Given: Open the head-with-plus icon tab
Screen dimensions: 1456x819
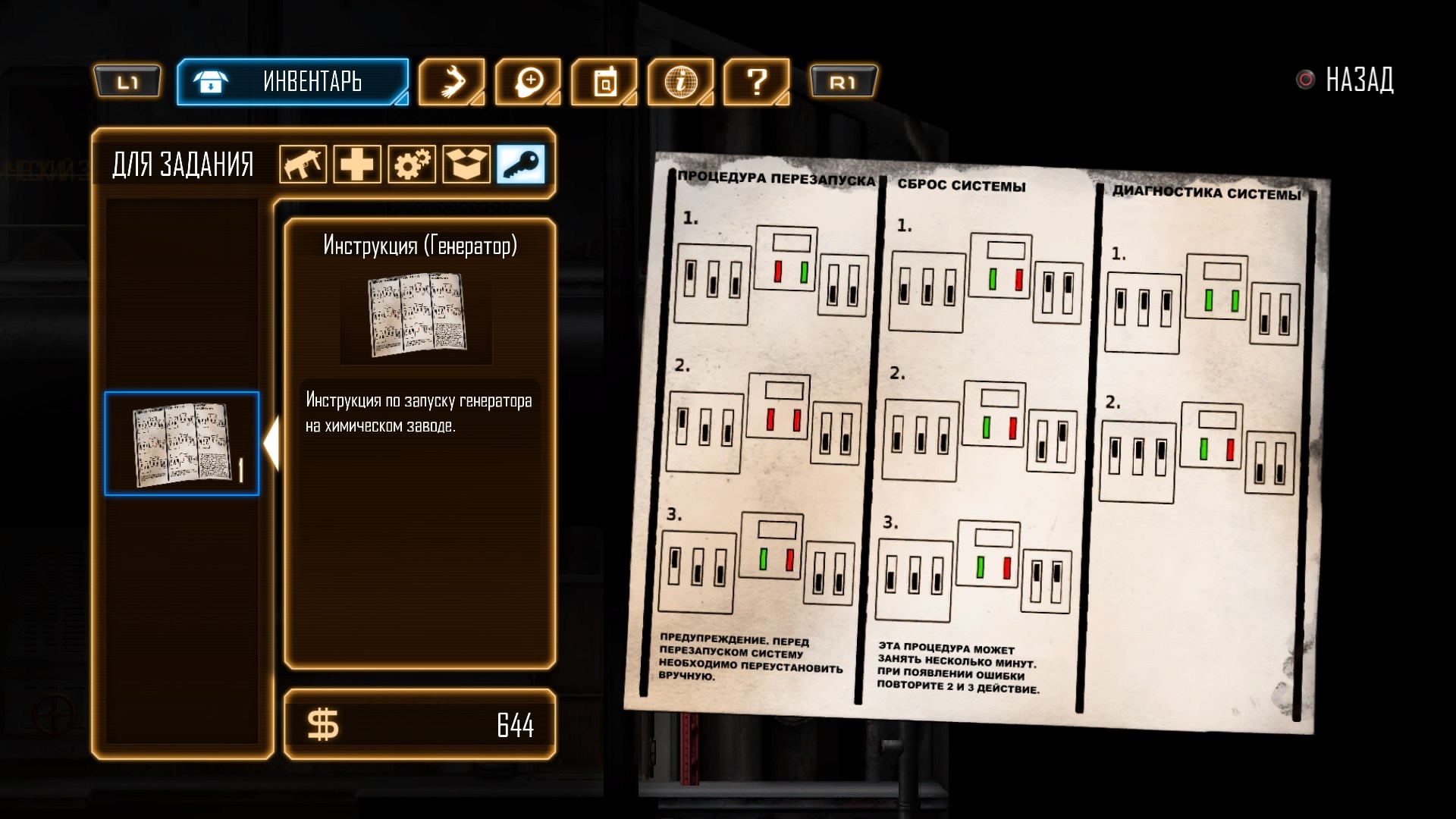Looking at the screenshot, I should [529, 81].
